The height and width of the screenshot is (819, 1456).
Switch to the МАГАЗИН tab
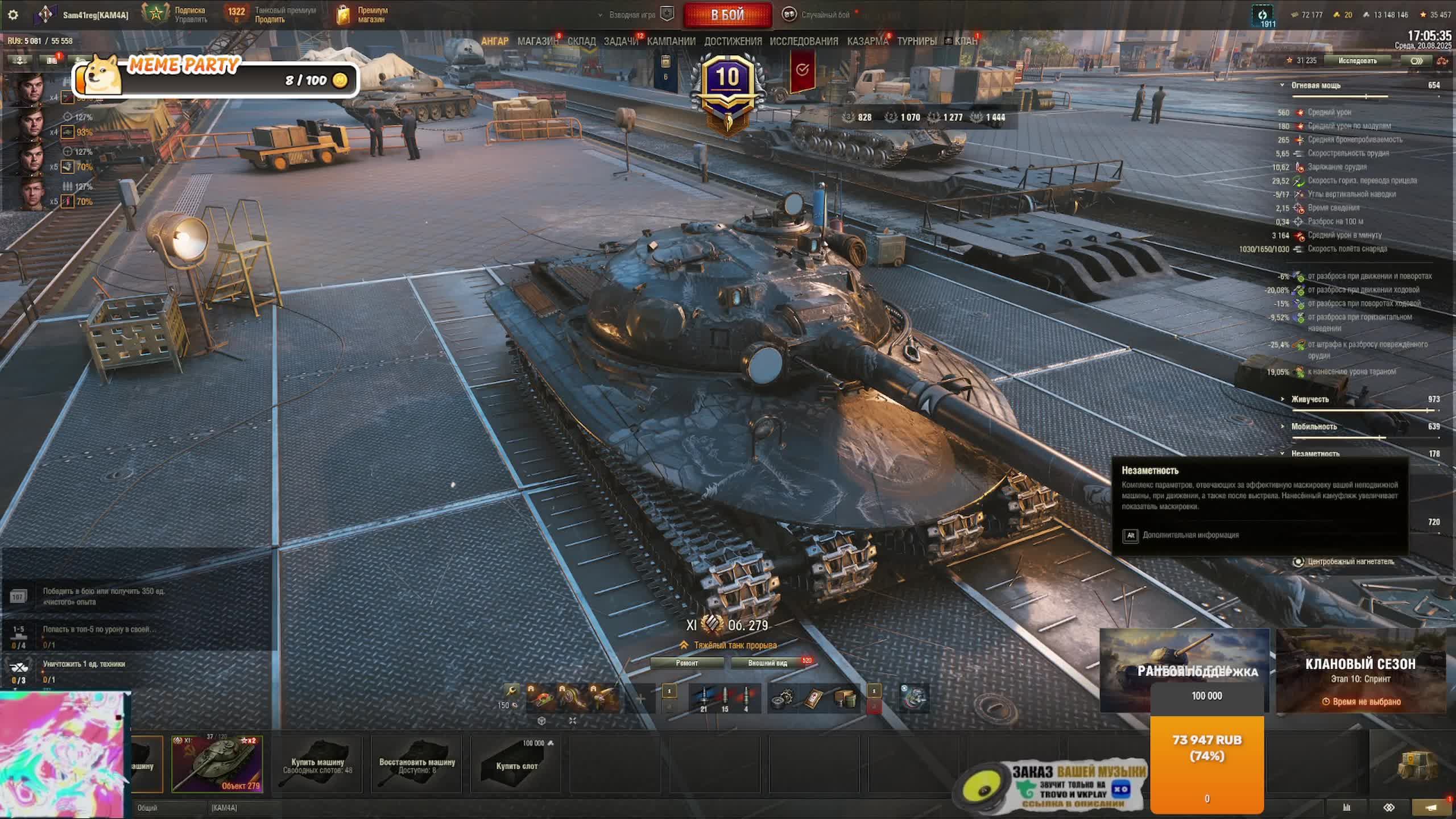(x=537, y=41)
